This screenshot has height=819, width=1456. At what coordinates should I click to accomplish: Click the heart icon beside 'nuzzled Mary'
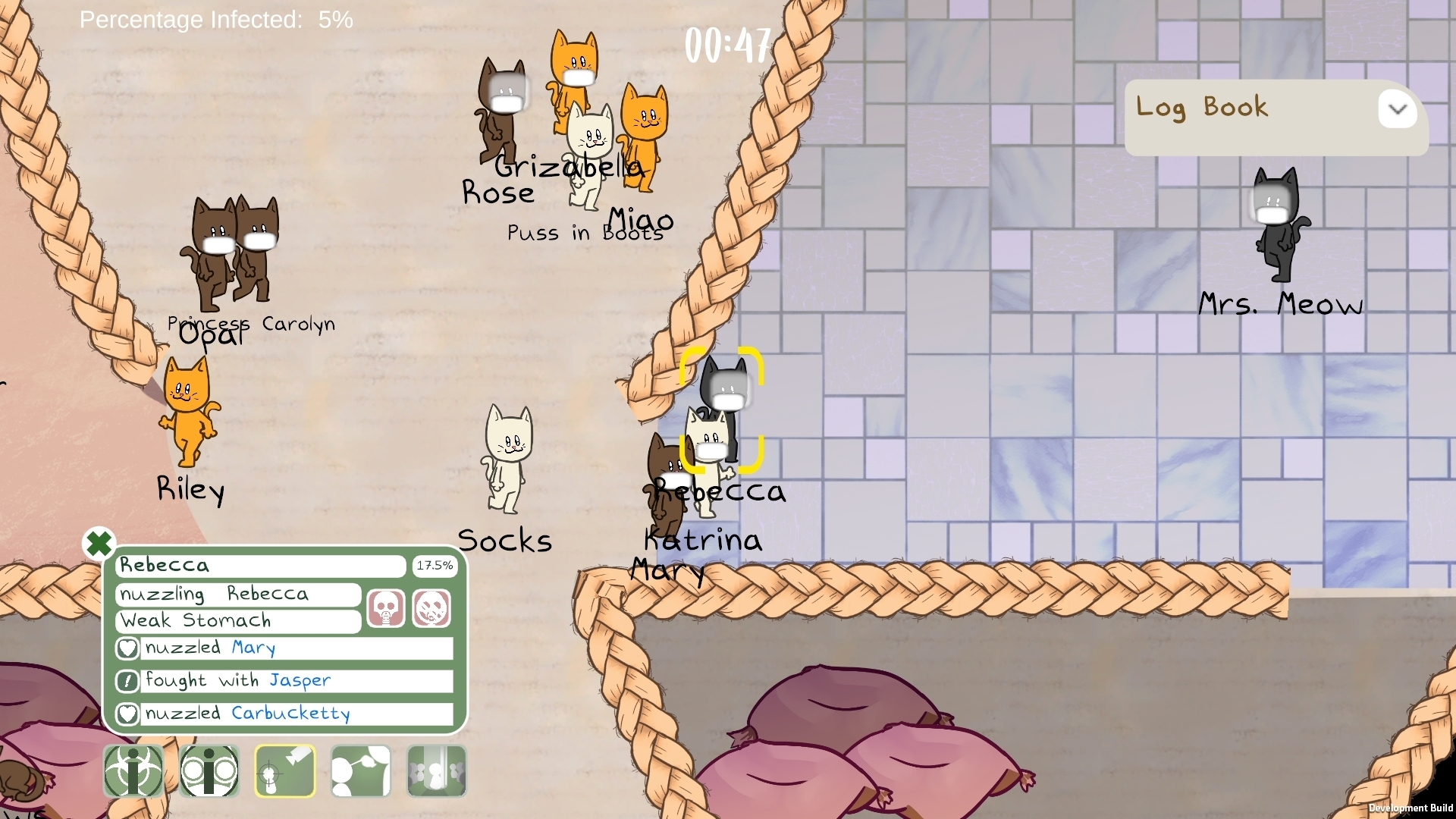click(x=127, y=648)
